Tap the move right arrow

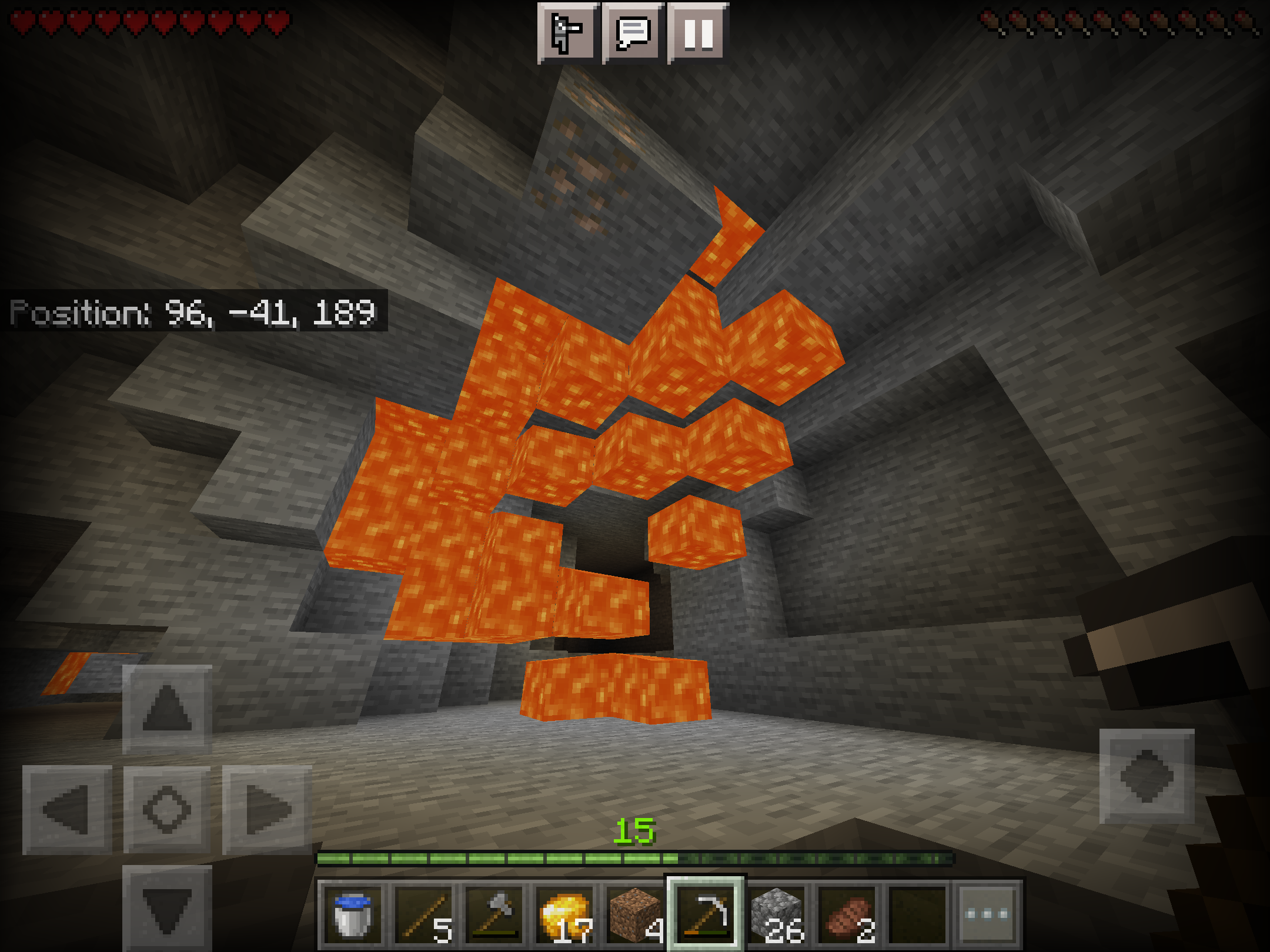tap(267, 810)
